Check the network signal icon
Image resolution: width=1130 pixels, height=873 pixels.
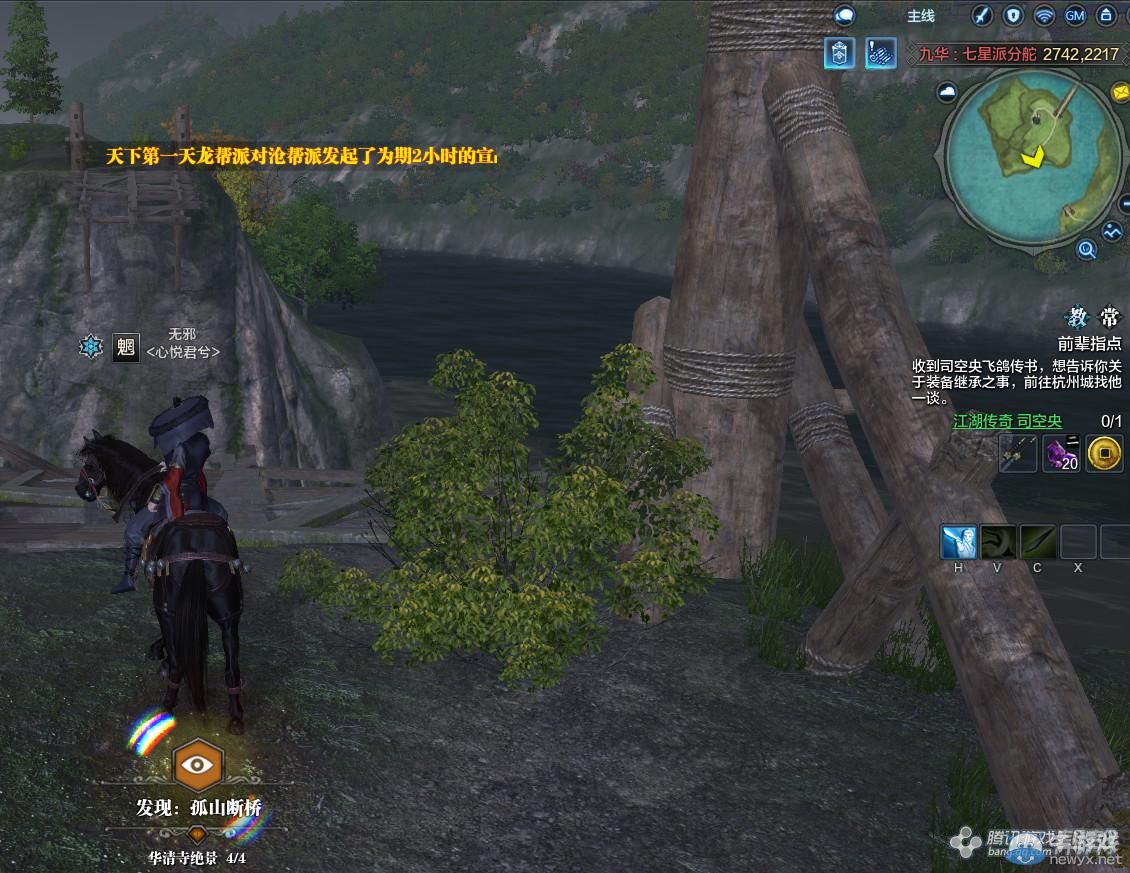tap(1044, 15)
